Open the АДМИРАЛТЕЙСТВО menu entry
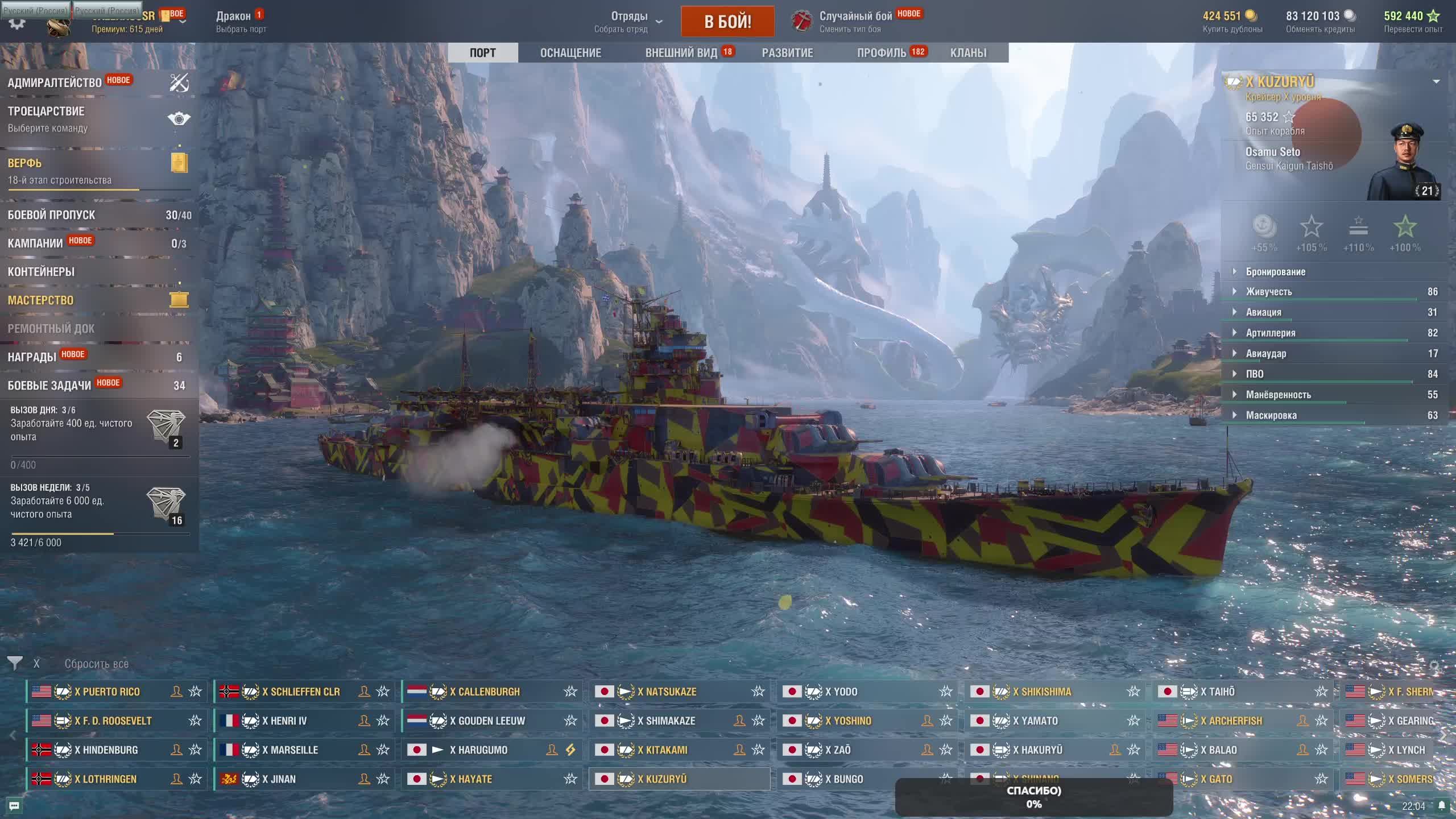The height and width of the screenshot is (819, 1456). [55, 83]
